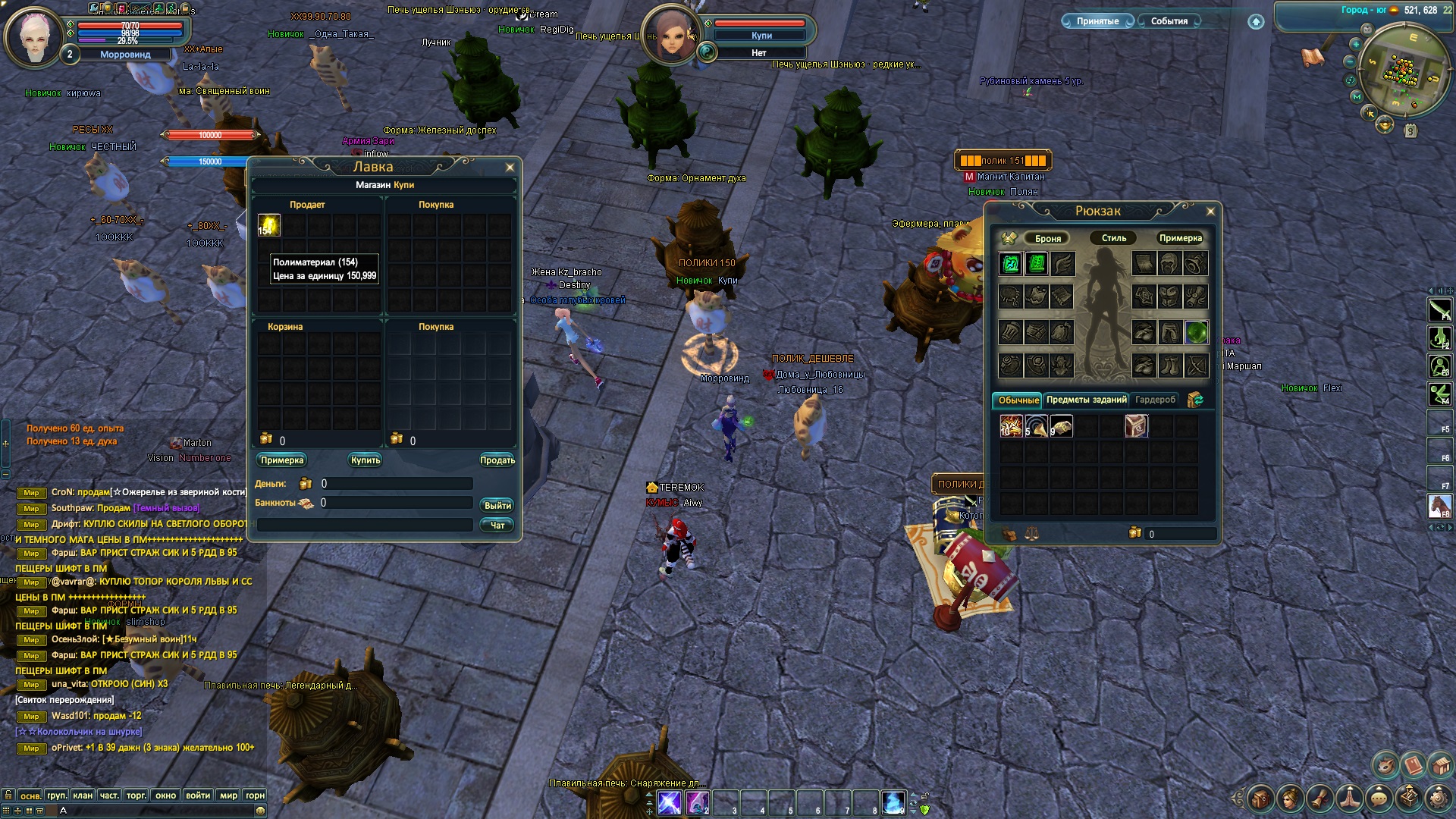
Task: Exit the shop with Выйти button
Action: point(497,506)
